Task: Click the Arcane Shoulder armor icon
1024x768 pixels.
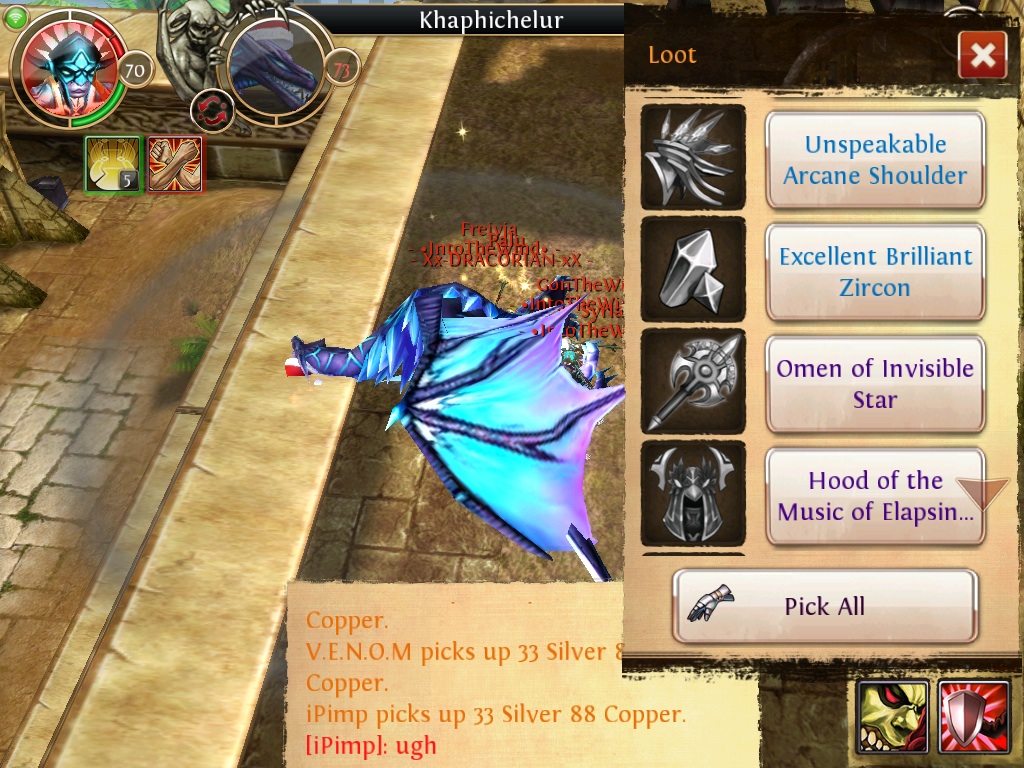Action: [692, 158]
